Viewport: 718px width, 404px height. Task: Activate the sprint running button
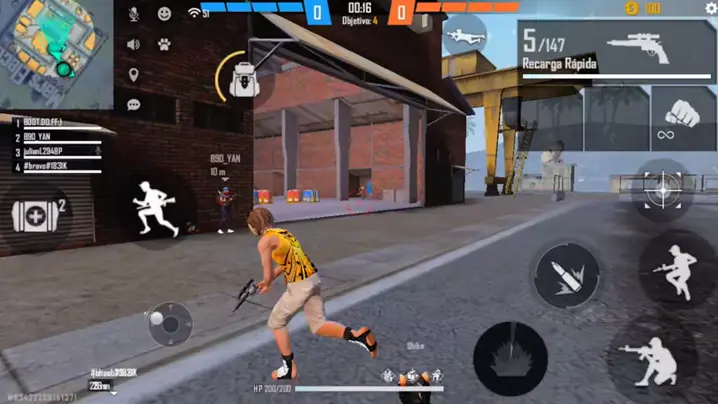(157, 209)
